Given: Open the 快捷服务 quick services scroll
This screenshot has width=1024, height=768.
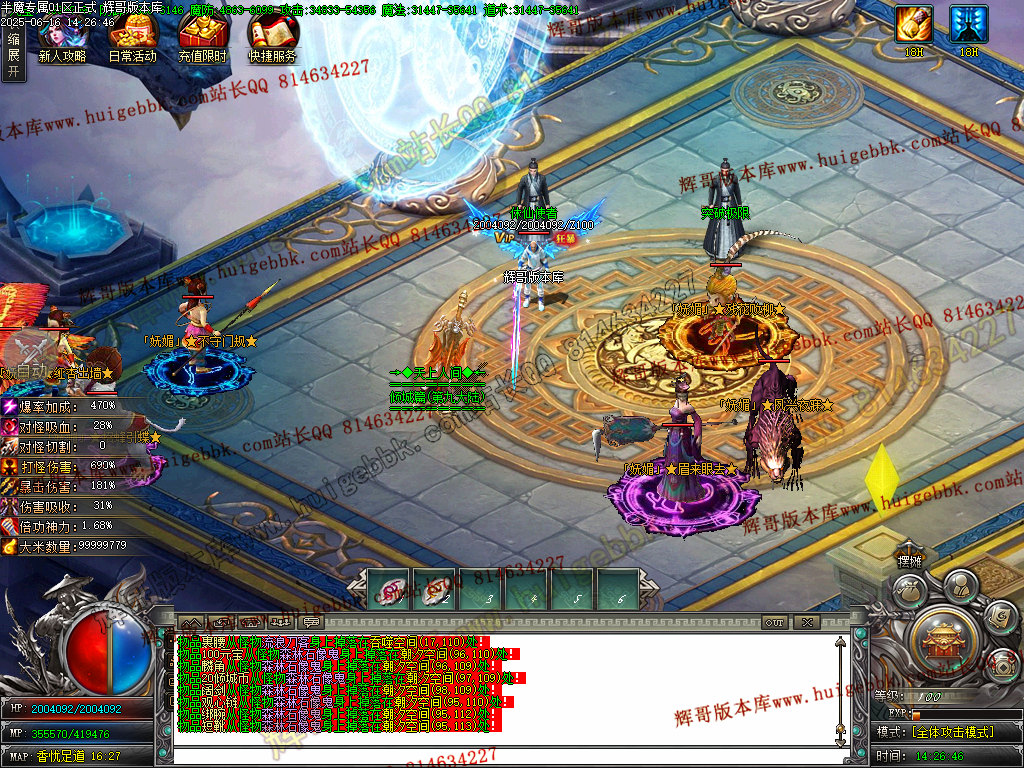Looking at the screenshot, I should click(x=272, y=38).
